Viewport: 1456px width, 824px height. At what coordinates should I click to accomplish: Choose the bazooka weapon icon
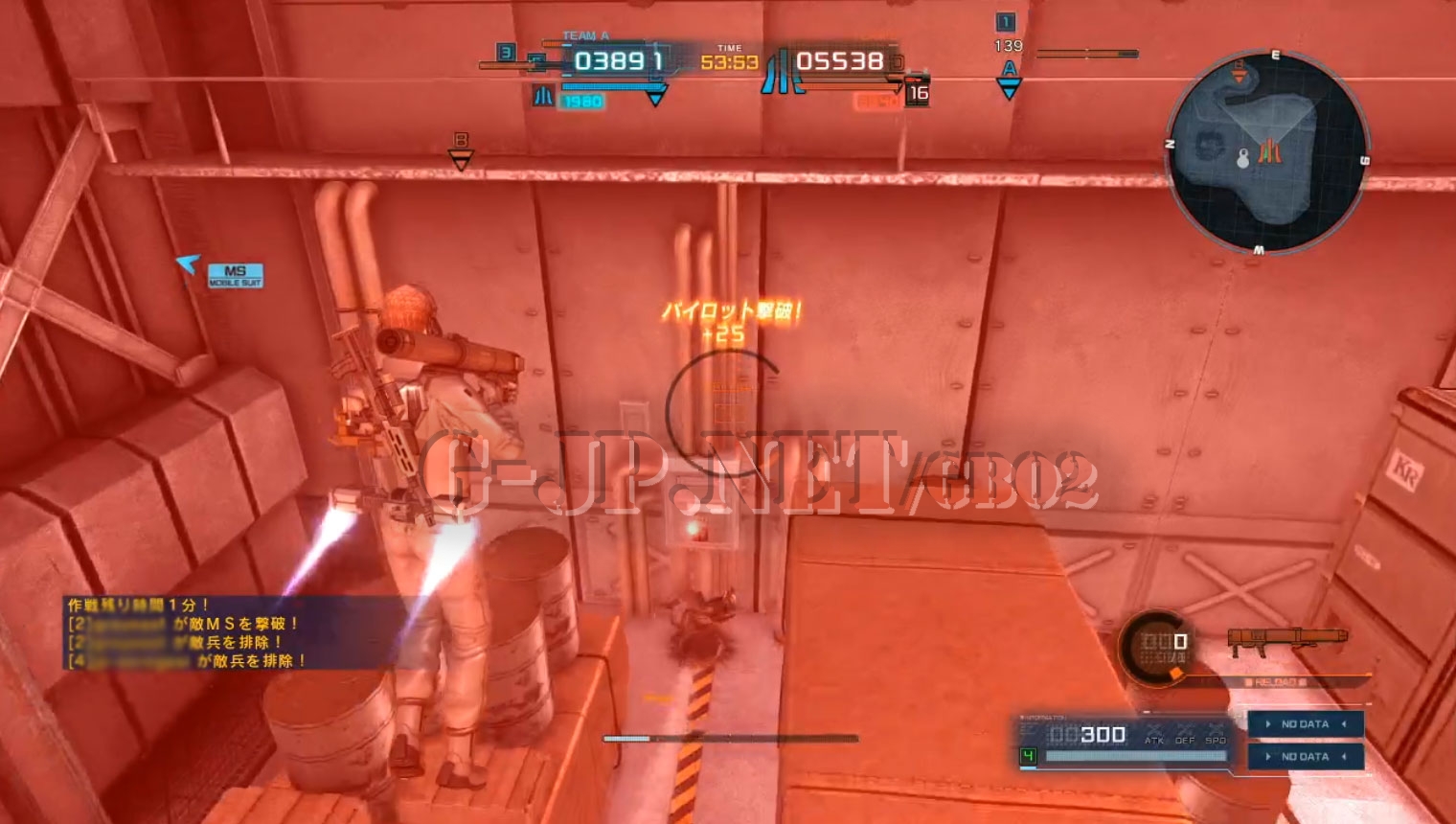point(1286,641)
